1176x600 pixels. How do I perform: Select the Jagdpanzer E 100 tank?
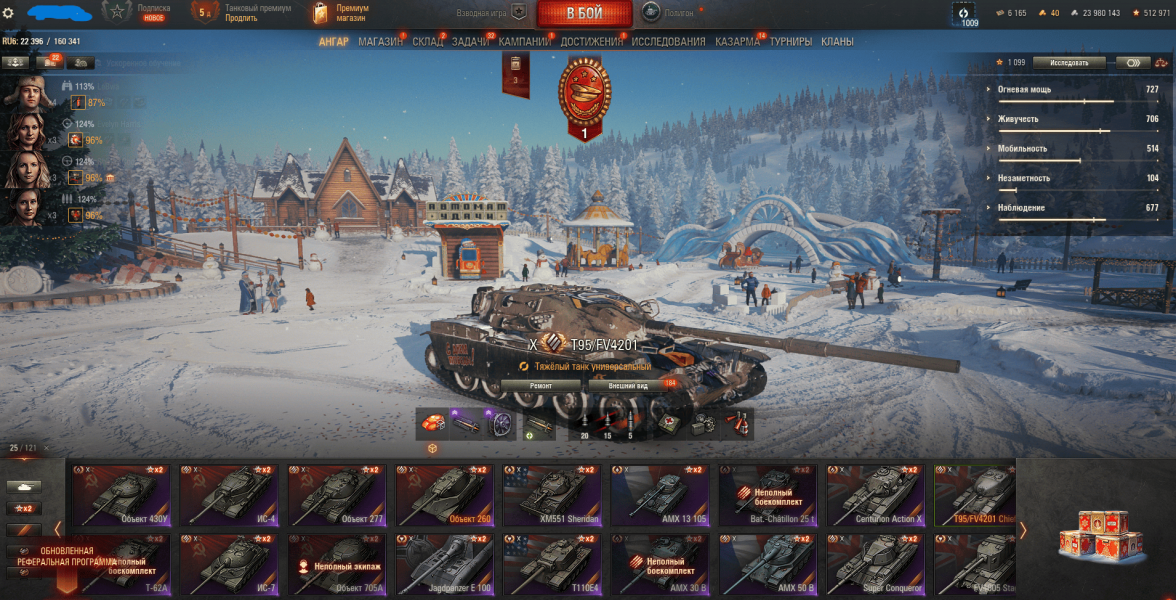click(x=444, y=565)
